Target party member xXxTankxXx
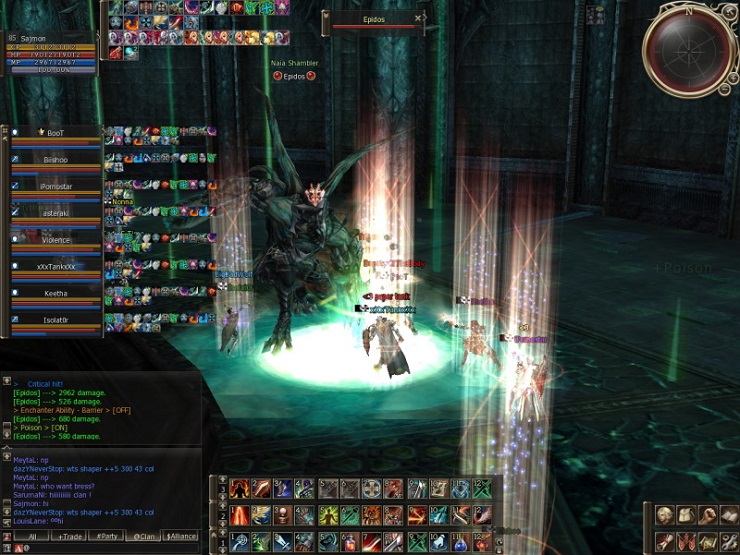The width and height of the screenshot is (740, 555). tap(55, 267)
